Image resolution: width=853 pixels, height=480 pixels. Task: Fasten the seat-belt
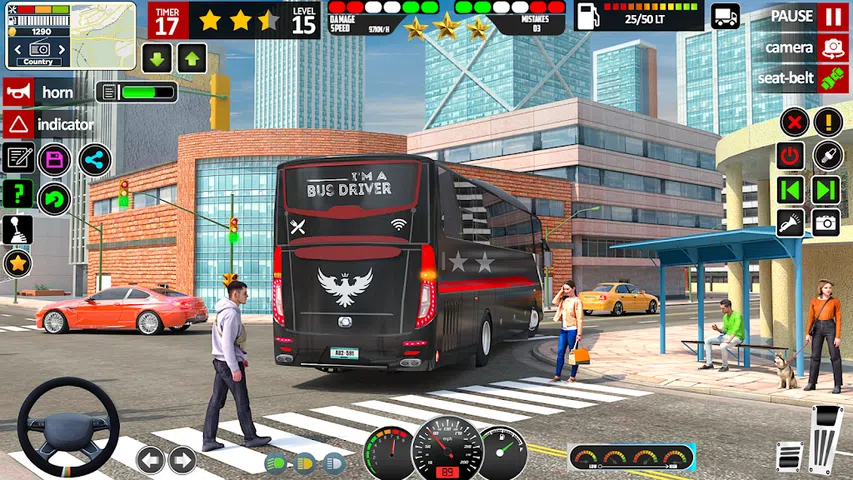(x=832, y=78)
